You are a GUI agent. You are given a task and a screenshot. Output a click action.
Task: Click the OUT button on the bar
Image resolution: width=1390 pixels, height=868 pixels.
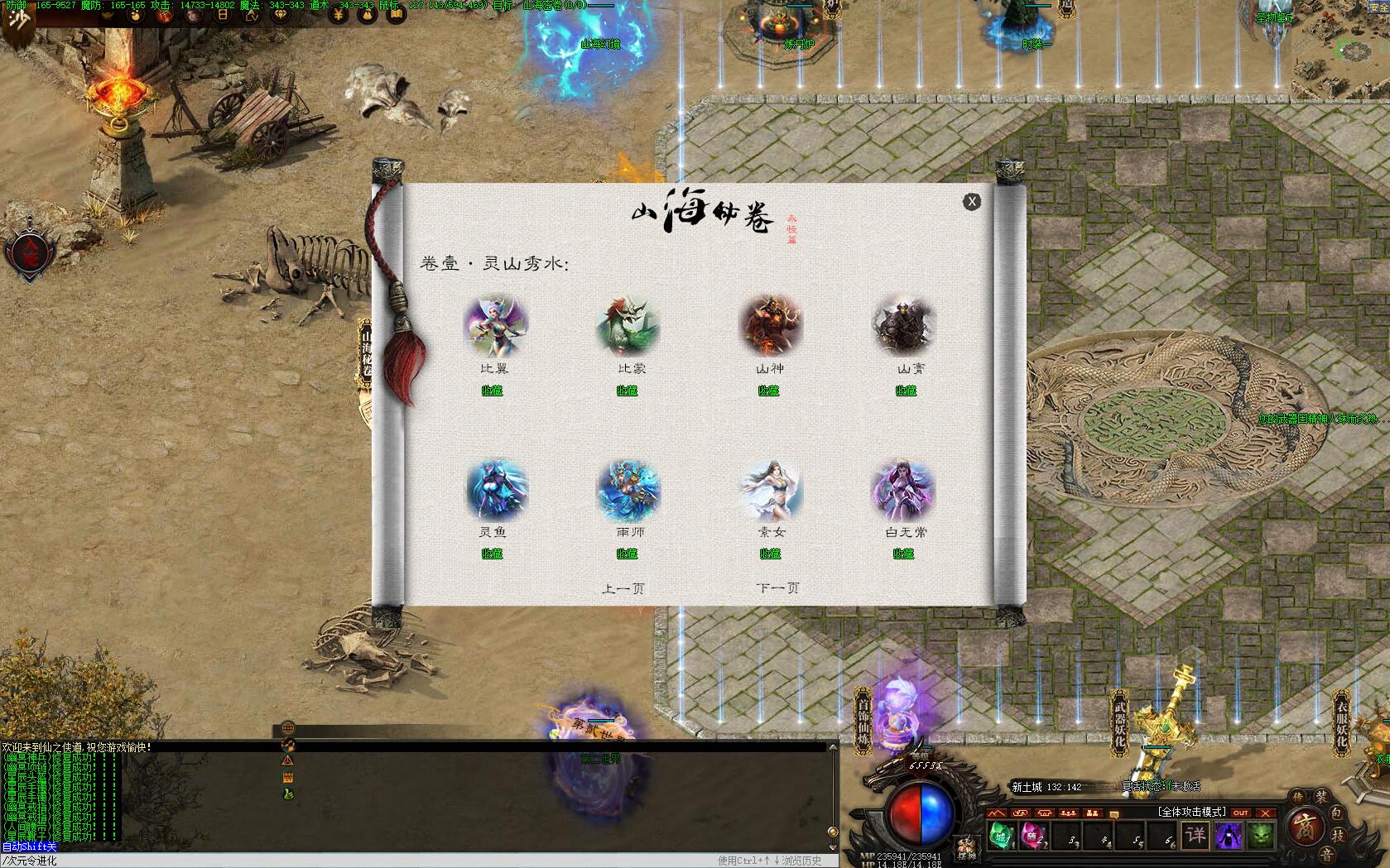1240,813
